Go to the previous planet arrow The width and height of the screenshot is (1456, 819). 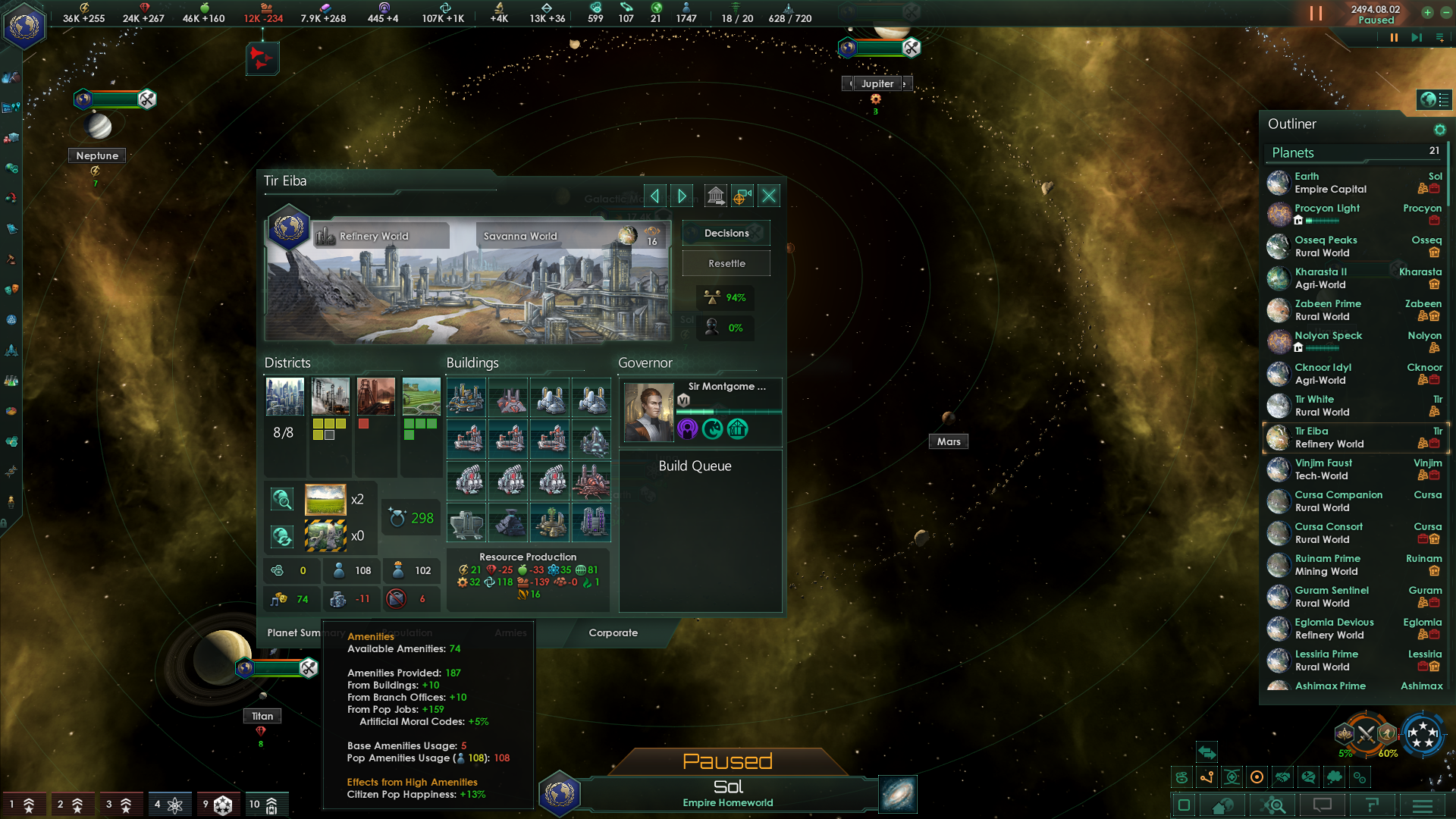click(x=654, y=196)
